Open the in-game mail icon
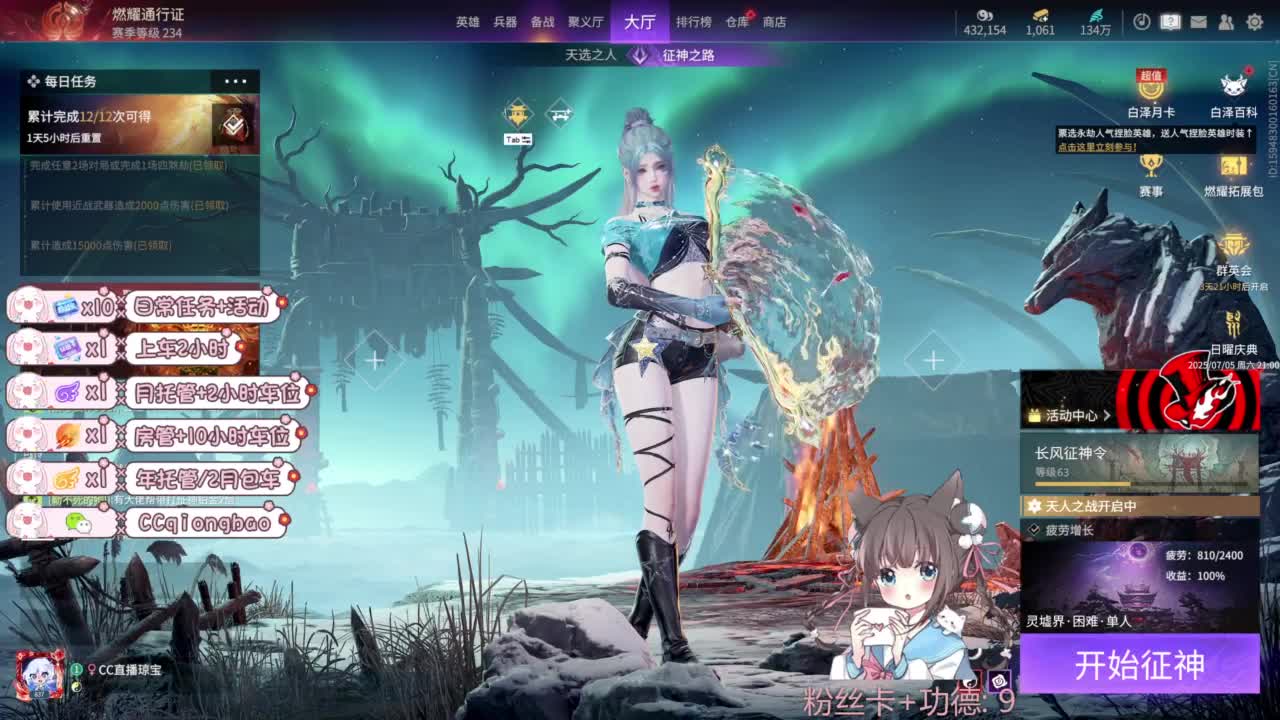 [1199, 21]
